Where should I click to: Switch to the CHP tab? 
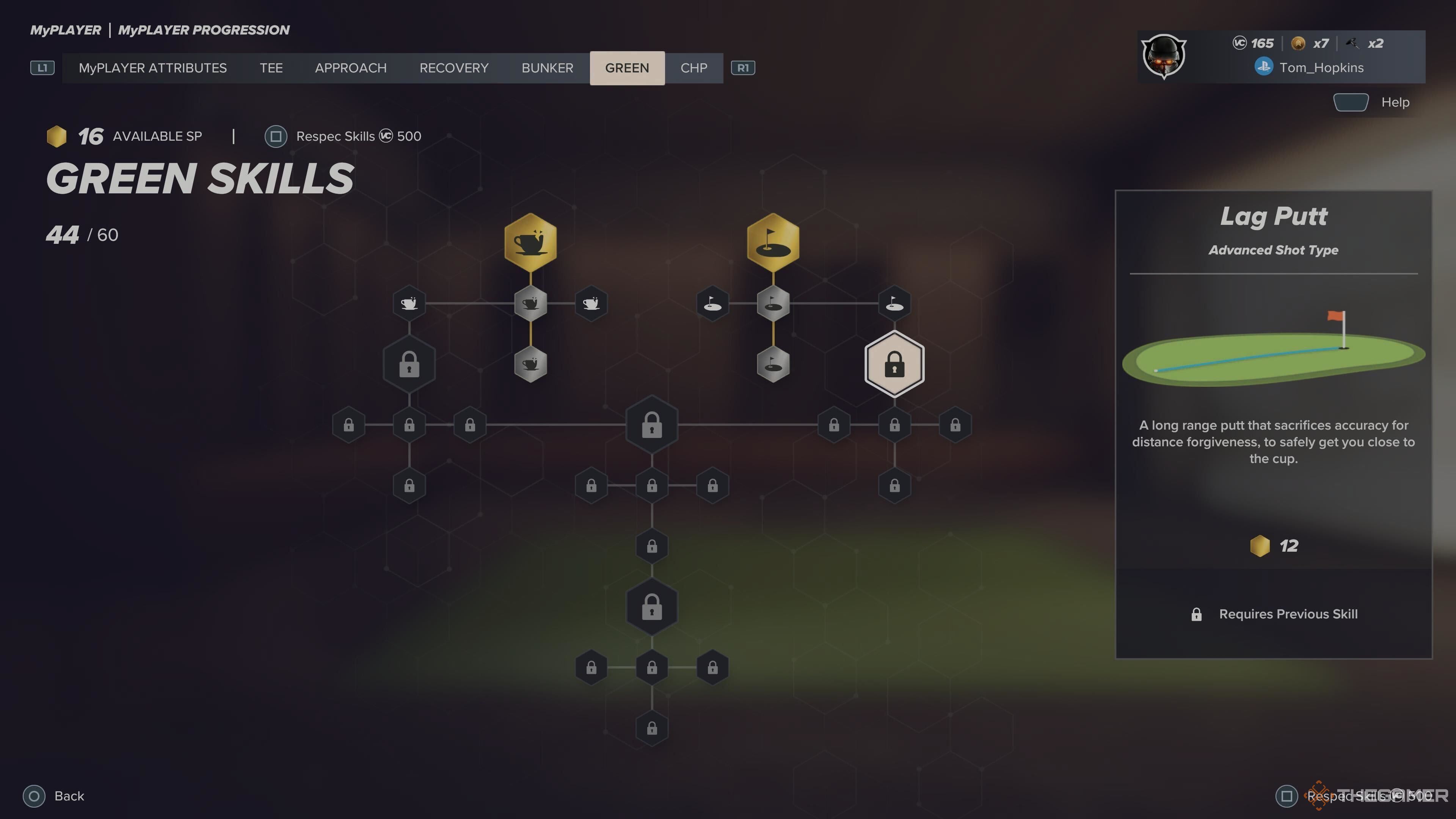[x=693, y=68]
